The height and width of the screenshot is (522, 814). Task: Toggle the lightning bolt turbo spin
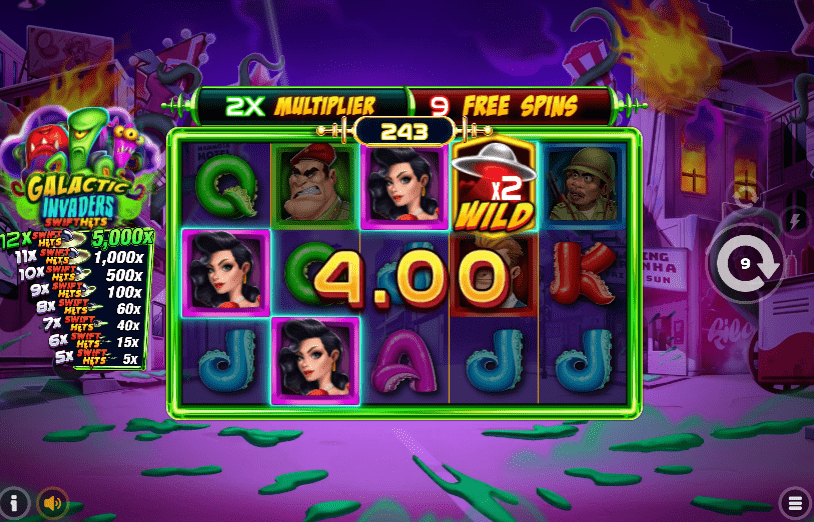point(796,221)
